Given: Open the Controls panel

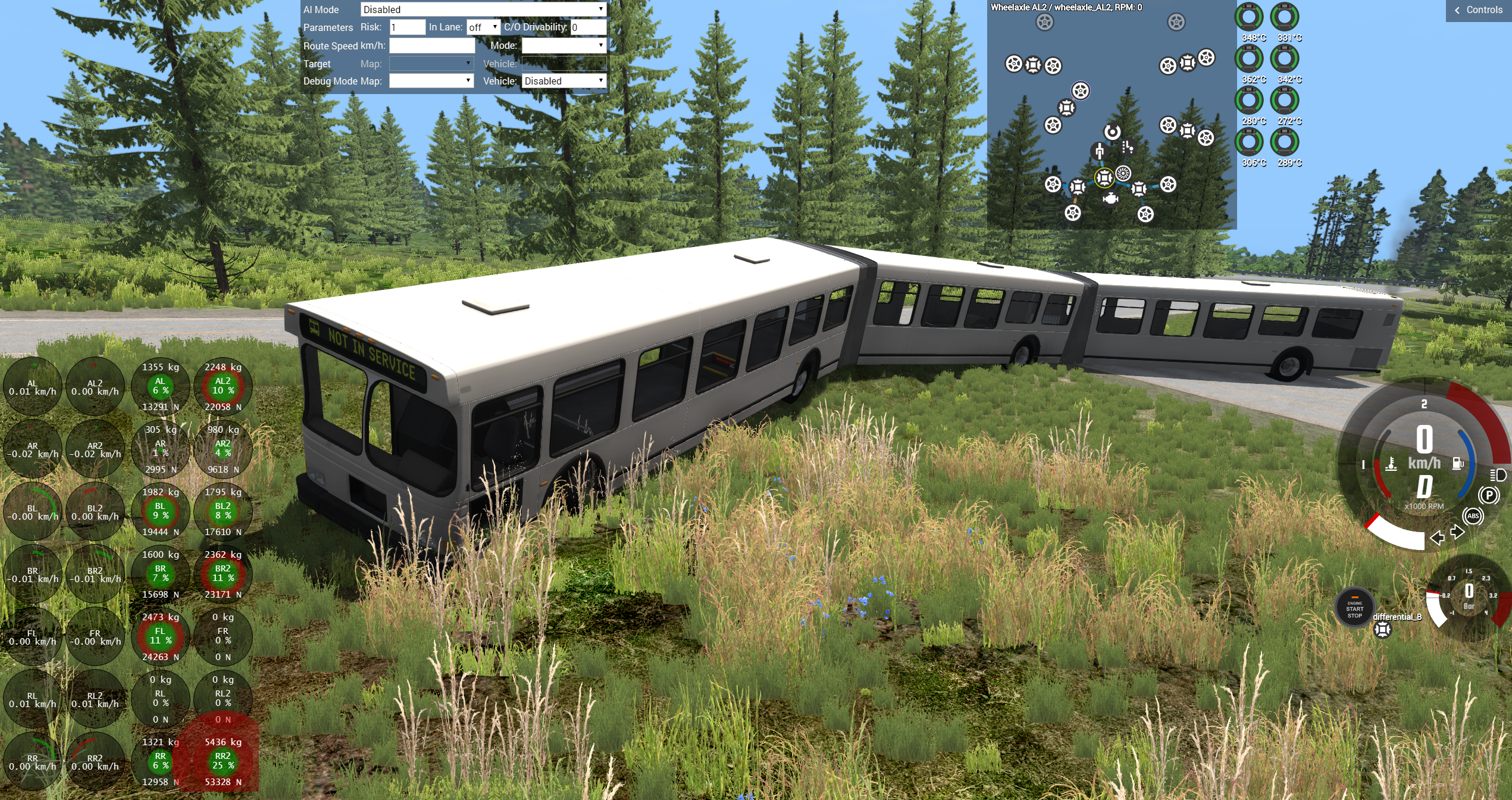Looking at the screenshot, I should [x=1479, y=10].
